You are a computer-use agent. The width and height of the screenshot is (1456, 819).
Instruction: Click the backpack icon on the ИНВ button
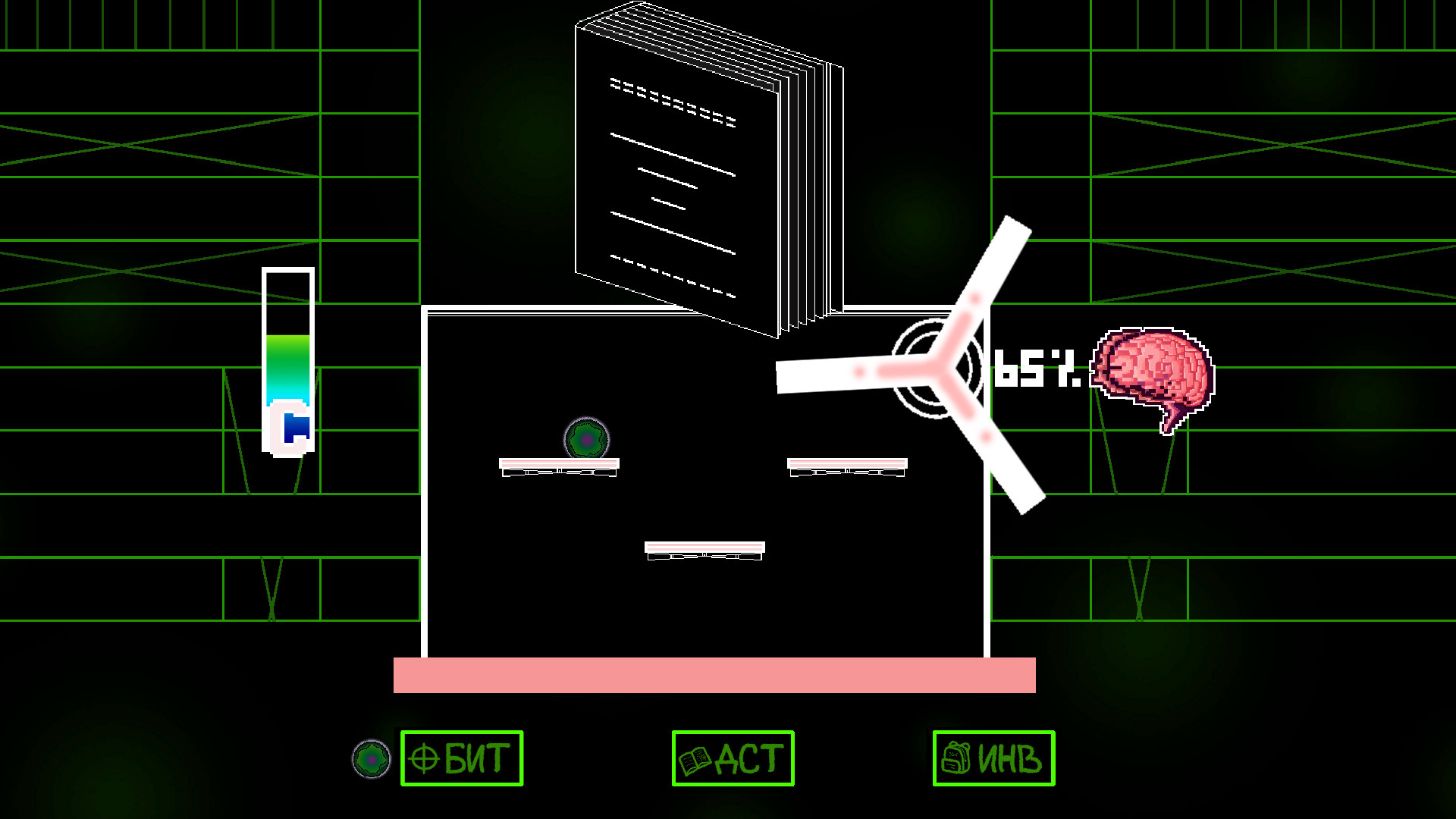coord(957,758)
